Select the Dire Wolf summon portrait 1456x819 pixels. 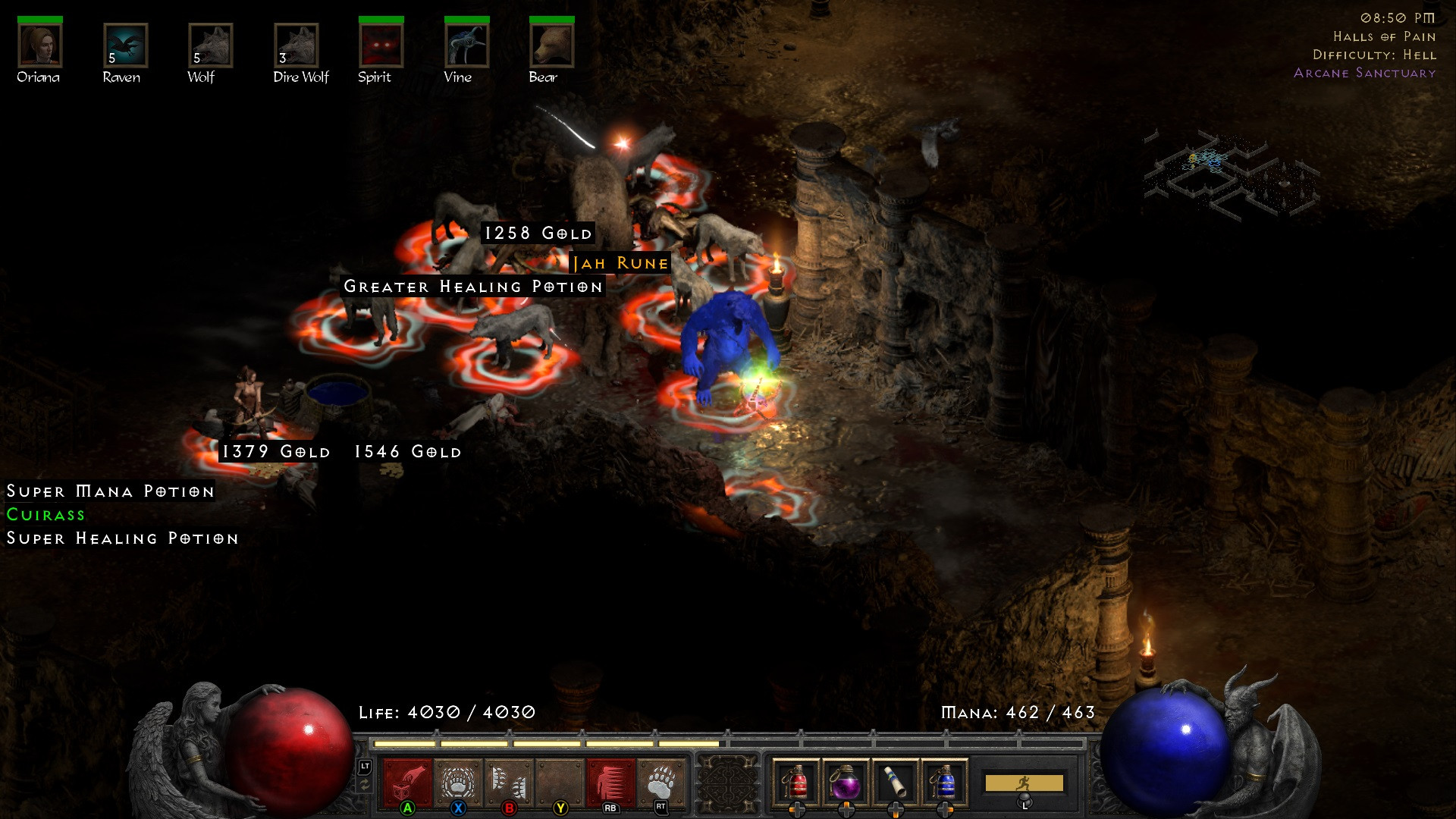(297, 45)
